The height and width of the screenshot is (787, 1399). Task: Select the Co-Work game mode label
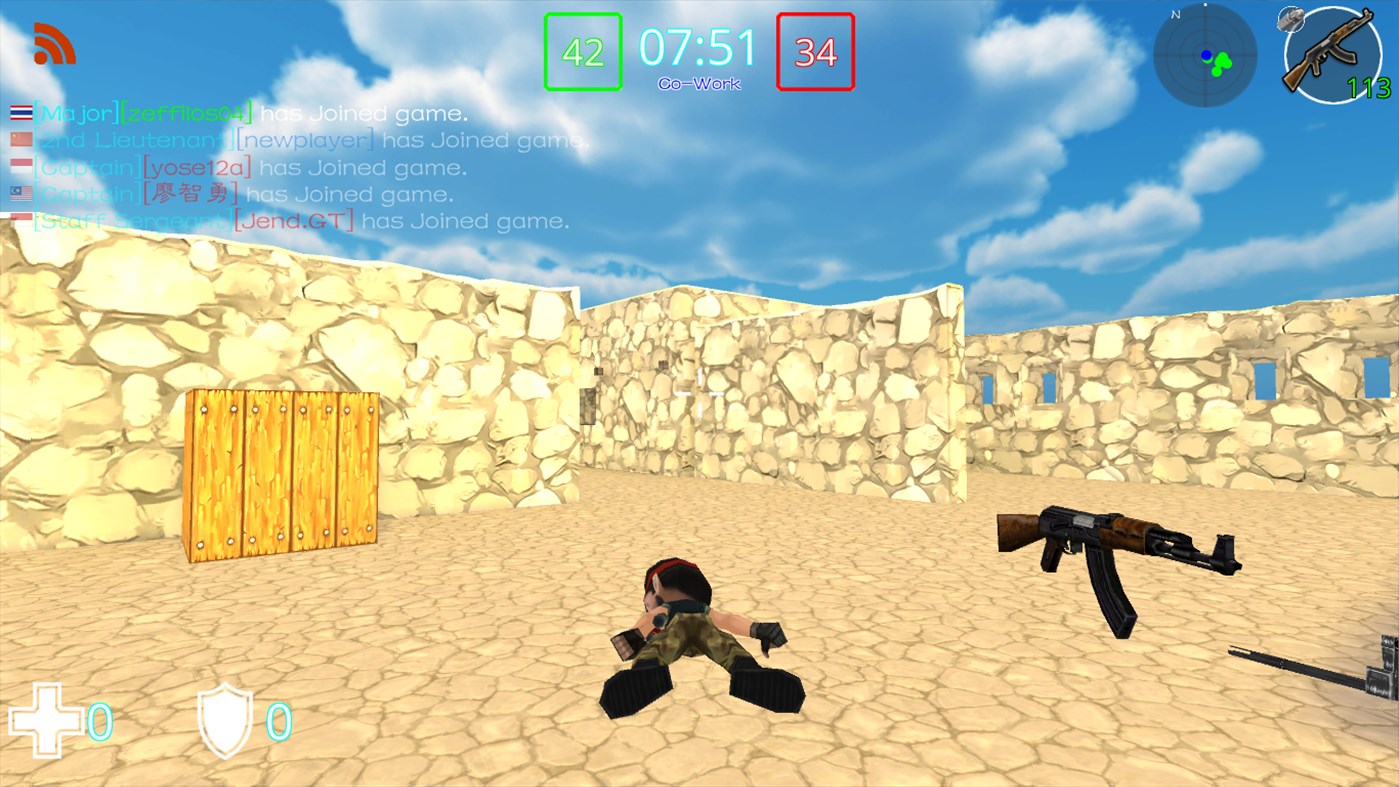(x=699, y=83)
